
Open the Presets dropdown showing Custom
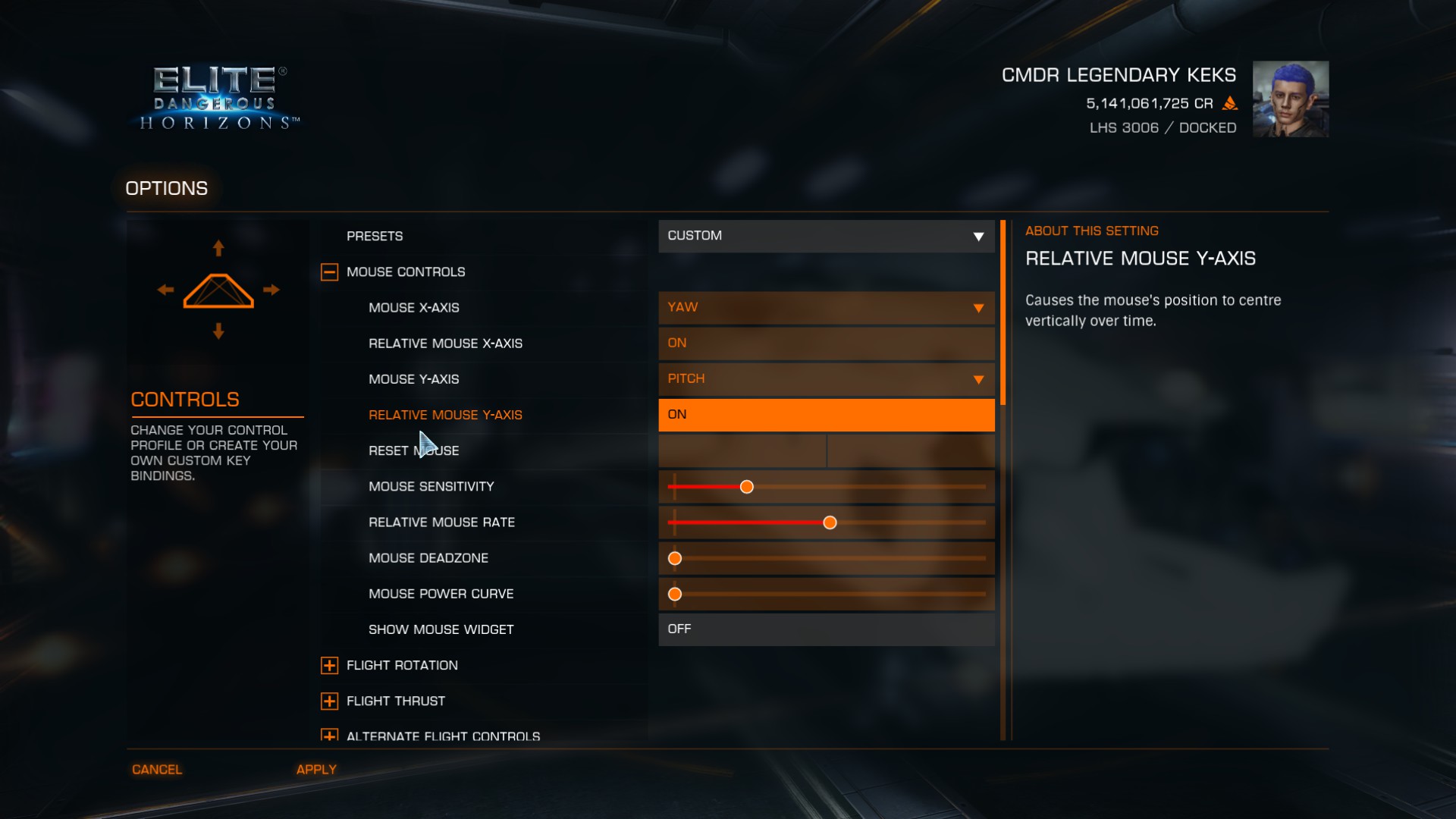click(x=826, y=236)
